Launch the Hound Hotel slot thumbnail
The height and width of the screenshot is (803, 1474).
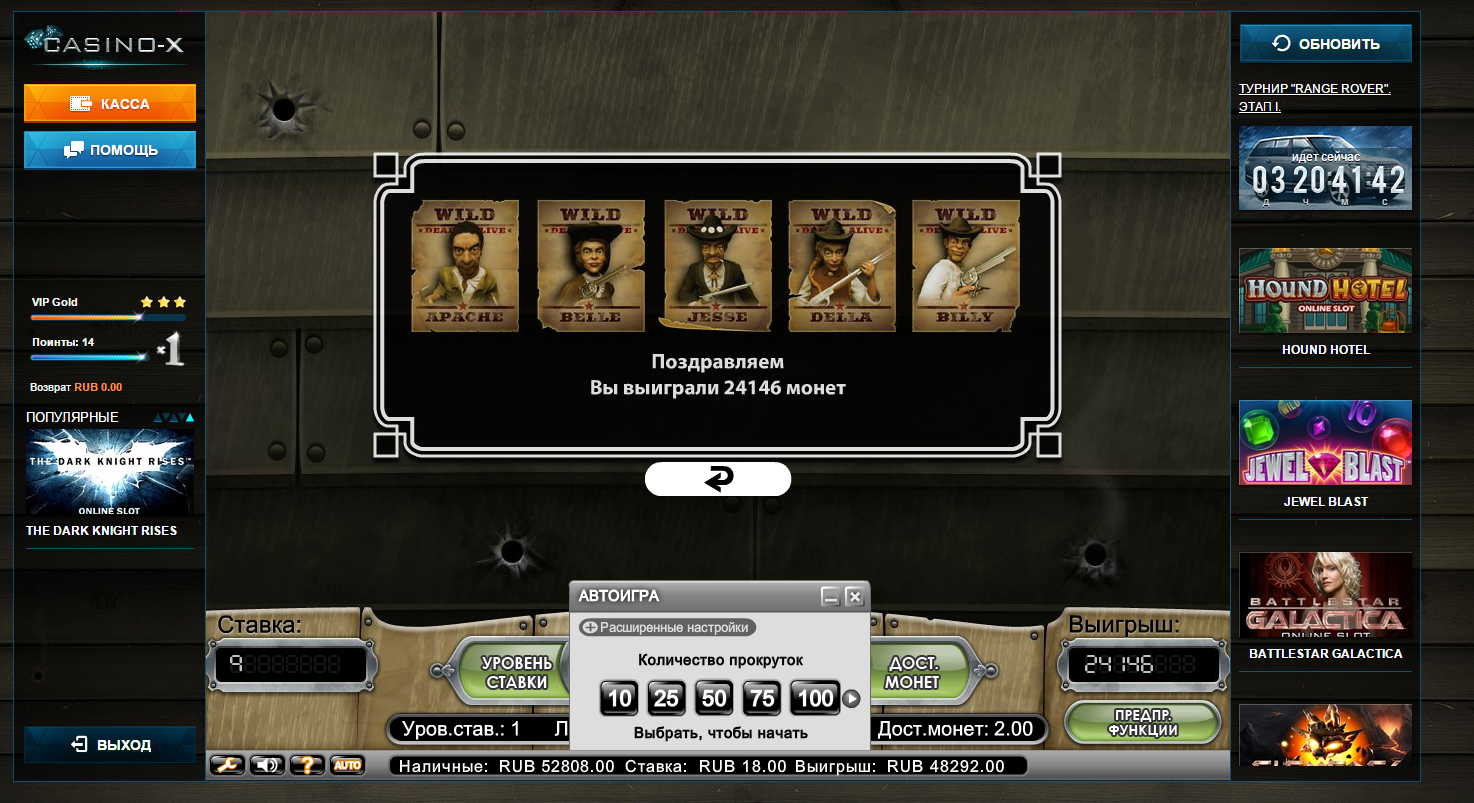[x=1325, y=291]
